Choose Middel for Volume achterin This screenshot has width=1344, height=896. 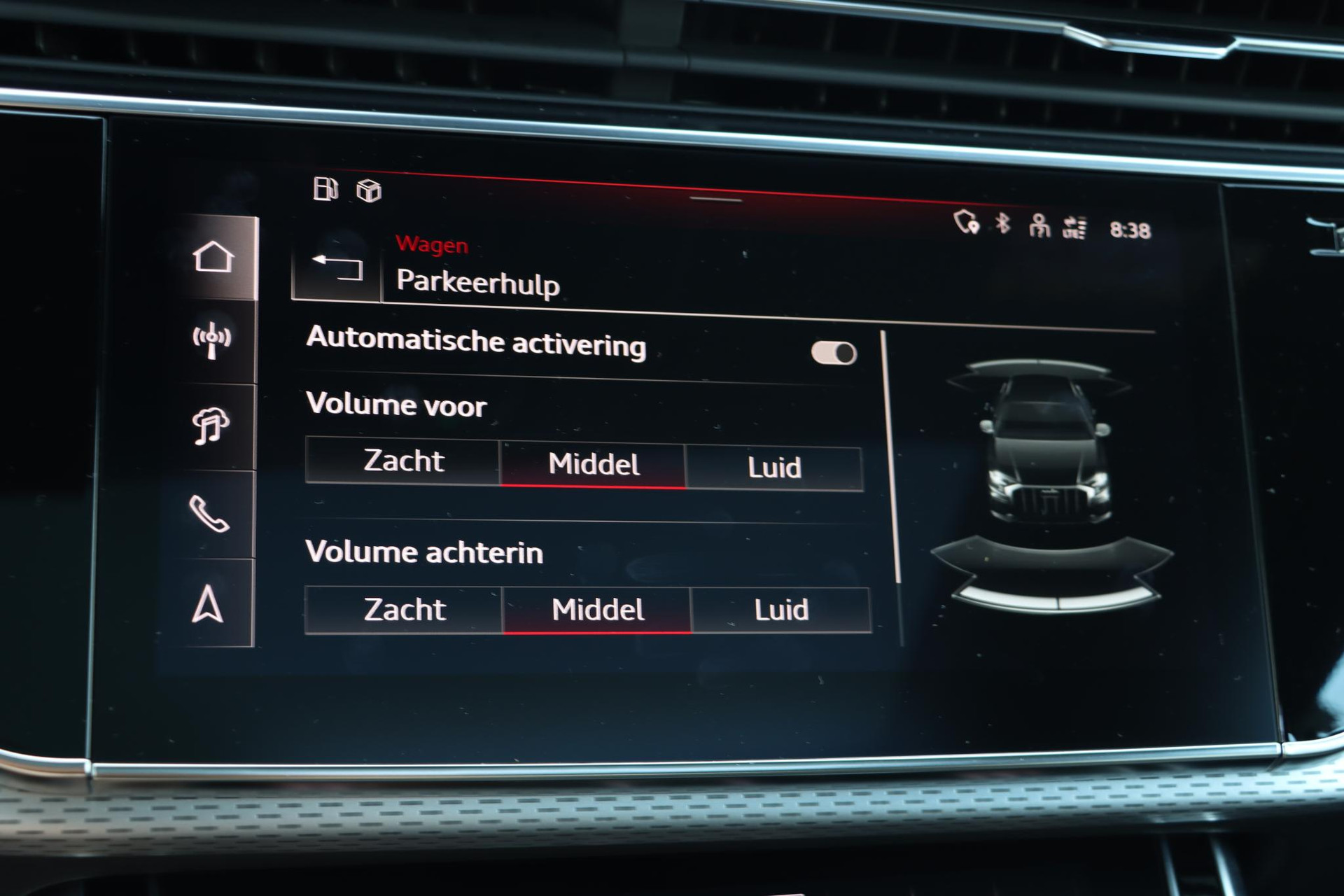click(x=597, y=610)
